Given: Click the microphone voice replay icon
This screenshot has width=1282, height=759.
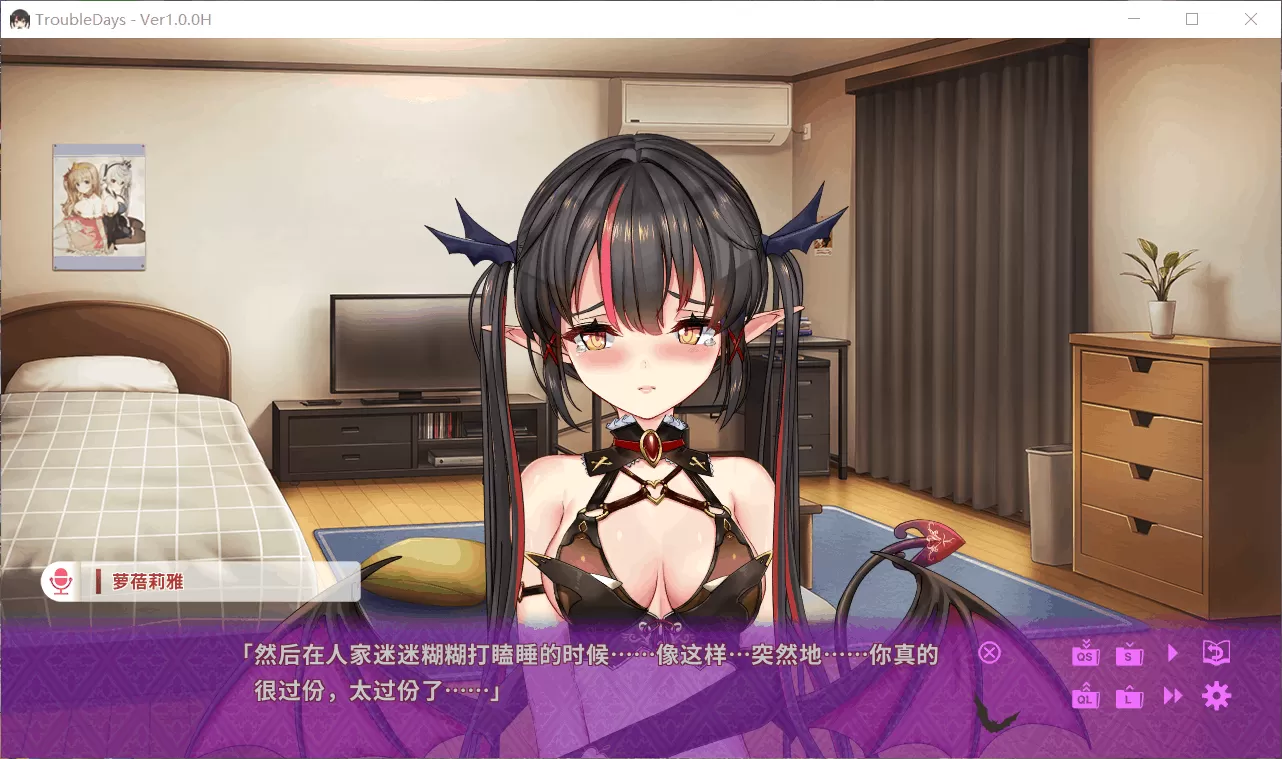Looking at the screenshot, I should click(61, 581).
